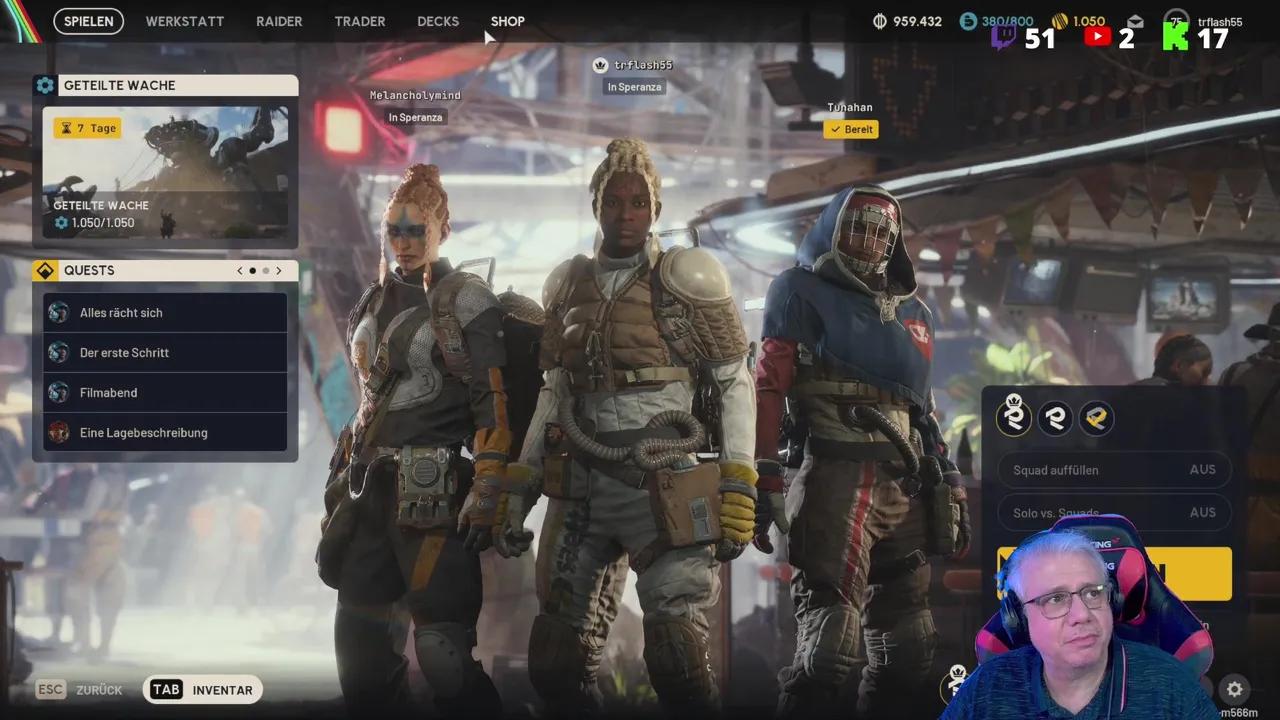The width and height of the screenshot is (1280, 720).
Task: Open the SHOP menu tab
Action: (507, 21)
